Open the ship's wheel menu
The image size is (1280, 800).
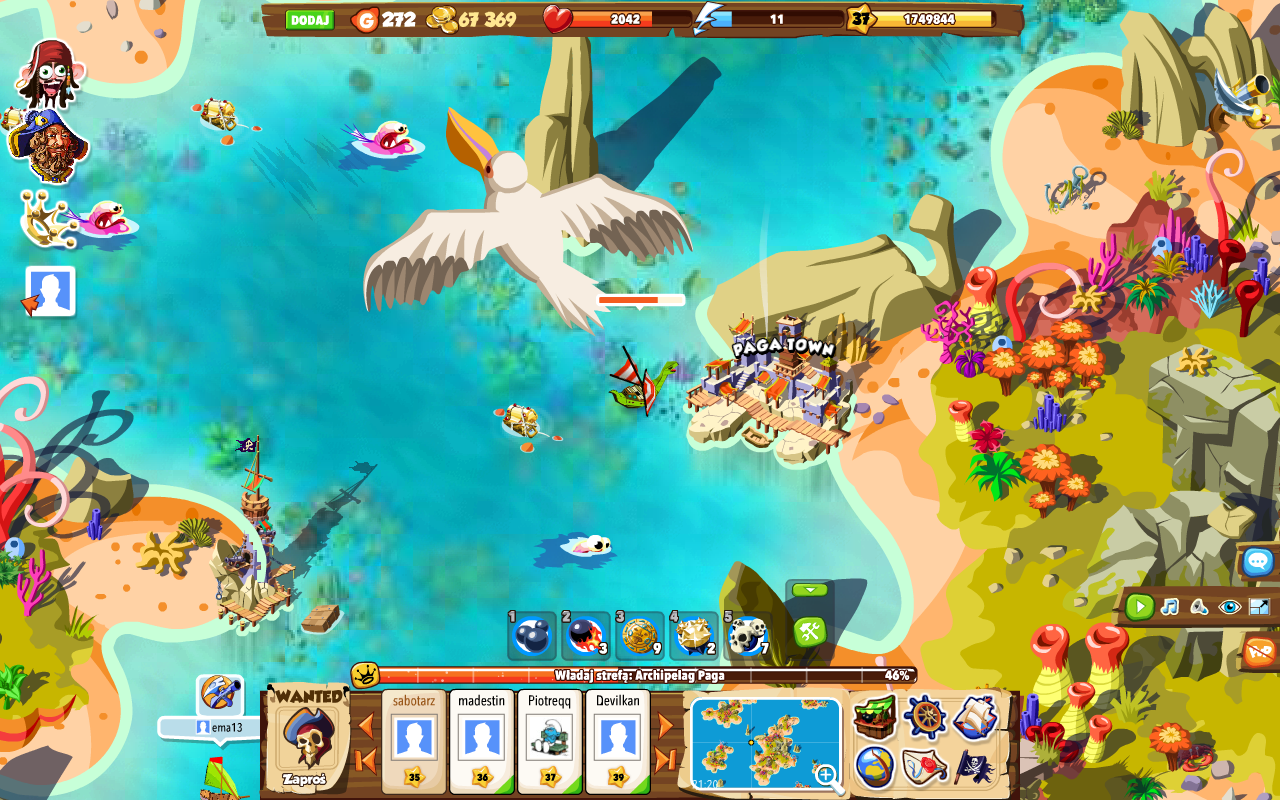point(925,716)
